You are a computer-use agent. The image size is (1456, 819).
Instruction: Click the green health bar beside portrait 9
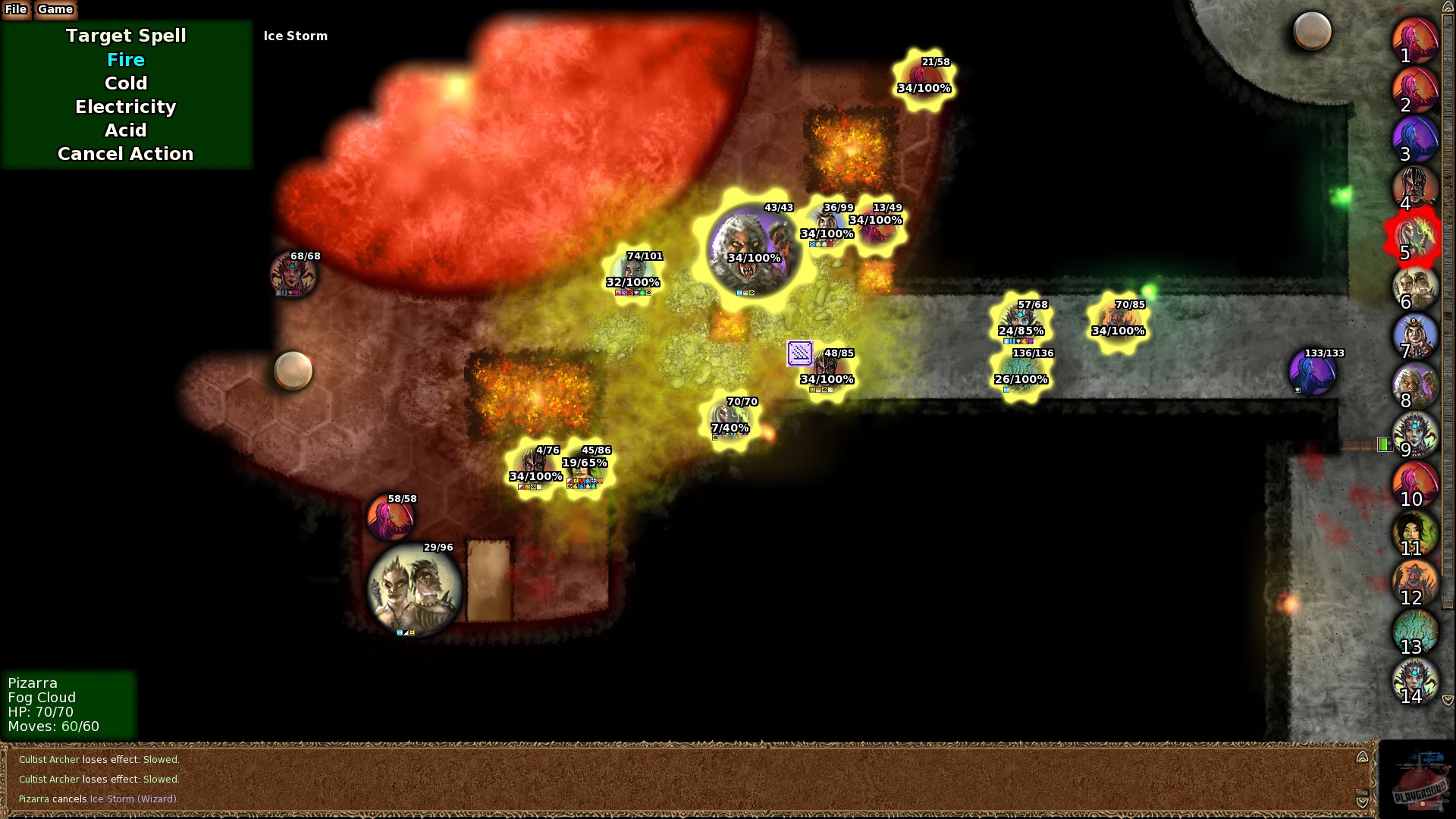pos(1385,445)
